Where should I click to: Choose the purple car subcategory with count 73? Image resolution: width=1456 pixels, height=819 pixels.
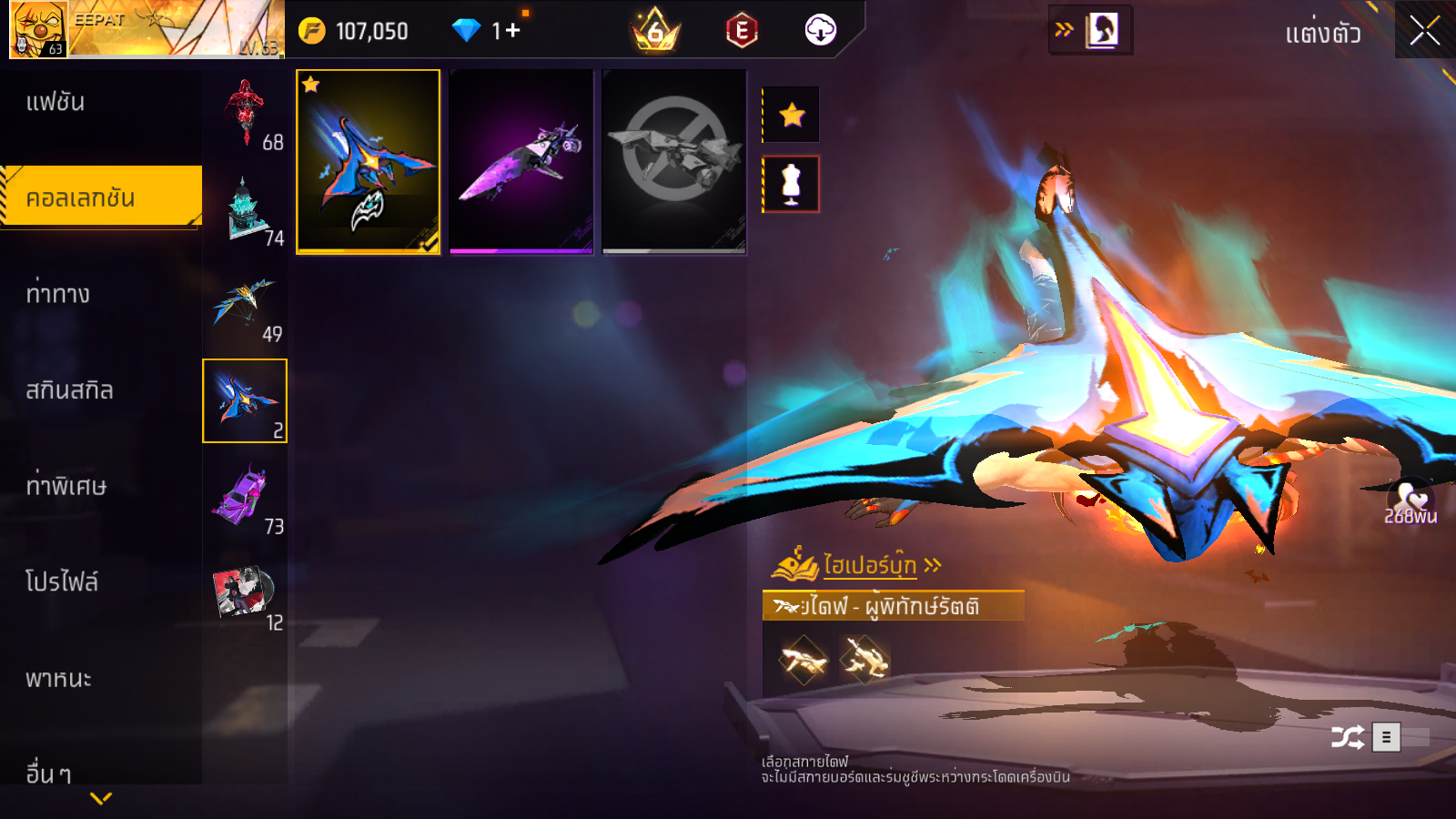coord(245,498)
